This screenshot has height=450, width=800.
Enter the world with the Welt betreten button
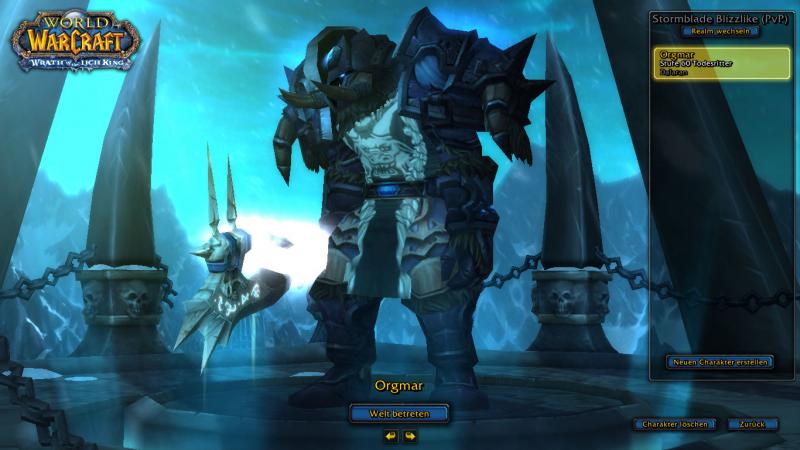[399, 412]
